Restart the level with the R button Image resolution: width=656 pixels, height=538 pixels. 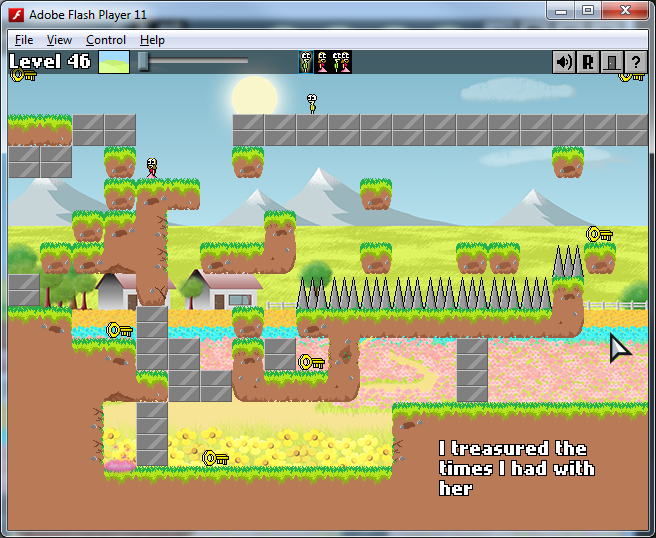(587, 62)
